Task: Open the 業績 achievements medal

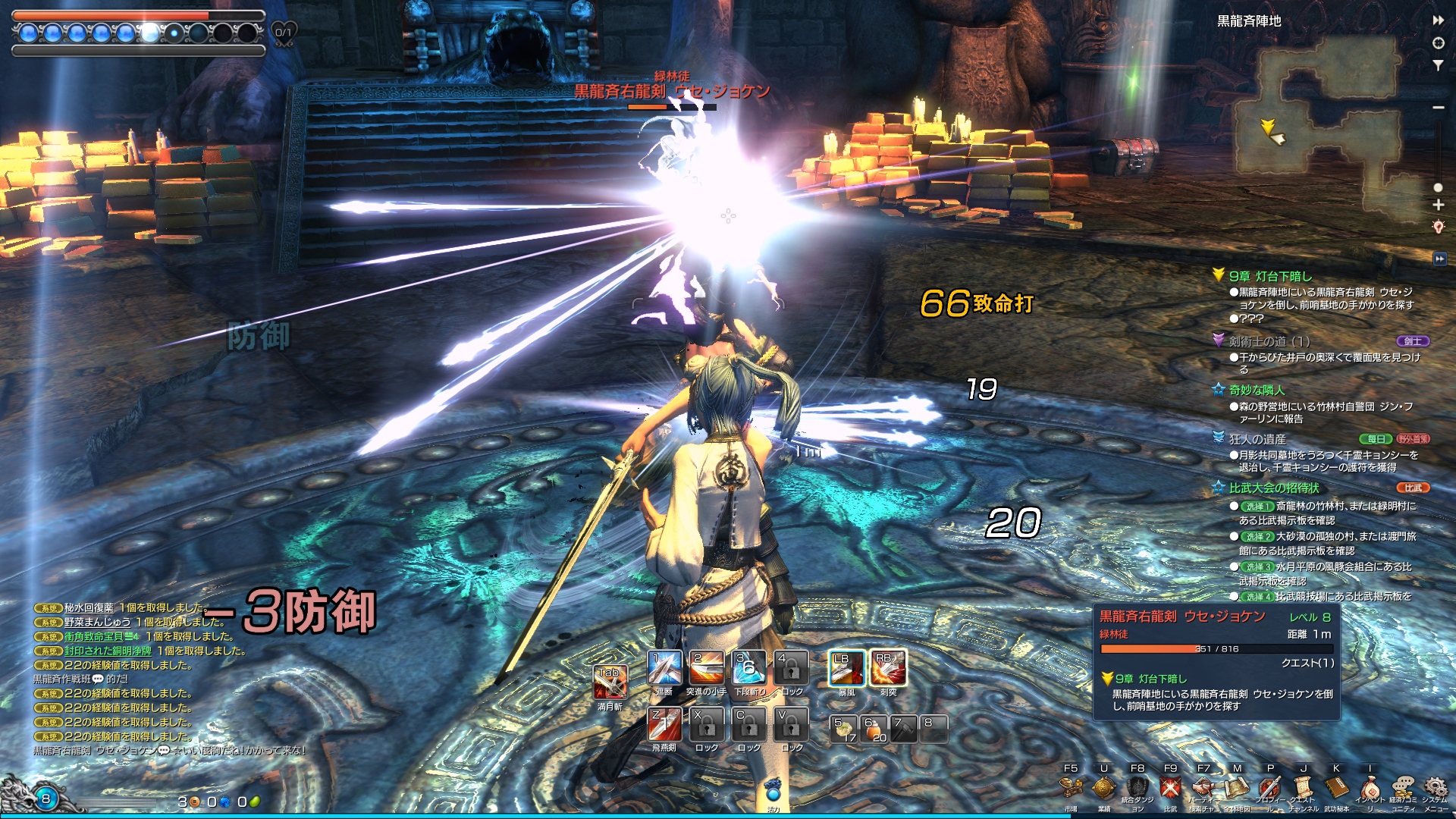Action: [x=1103, y=789]
